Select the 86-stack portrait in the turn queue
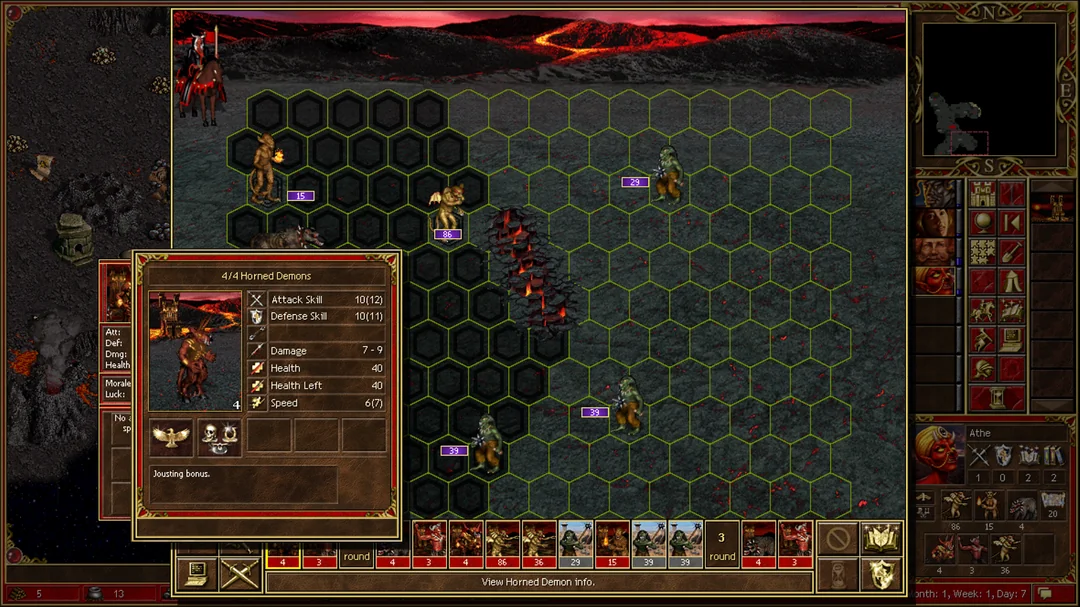 [502, 545]
